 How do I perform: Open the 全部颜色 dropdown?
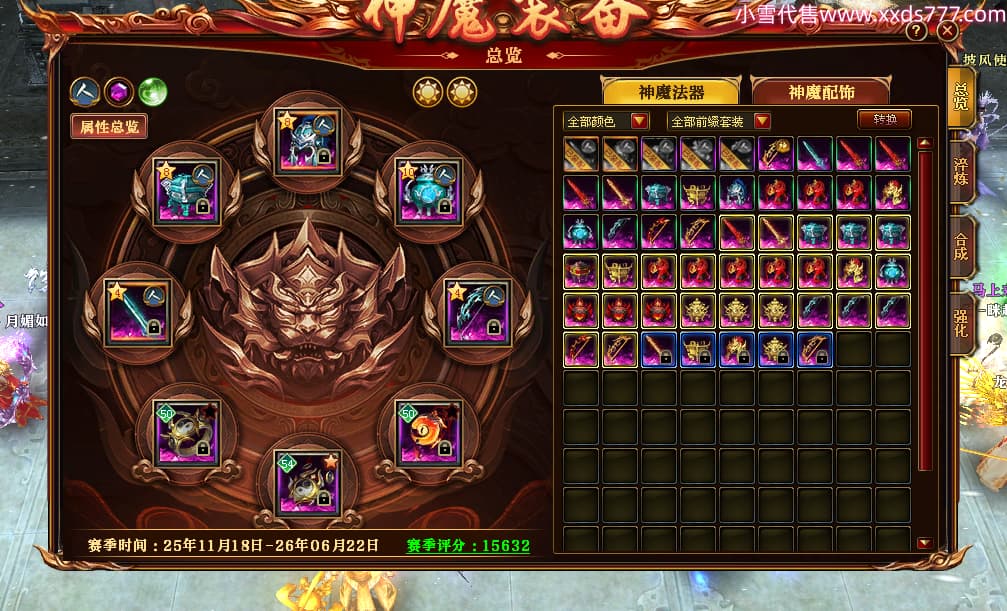point(606,121)
